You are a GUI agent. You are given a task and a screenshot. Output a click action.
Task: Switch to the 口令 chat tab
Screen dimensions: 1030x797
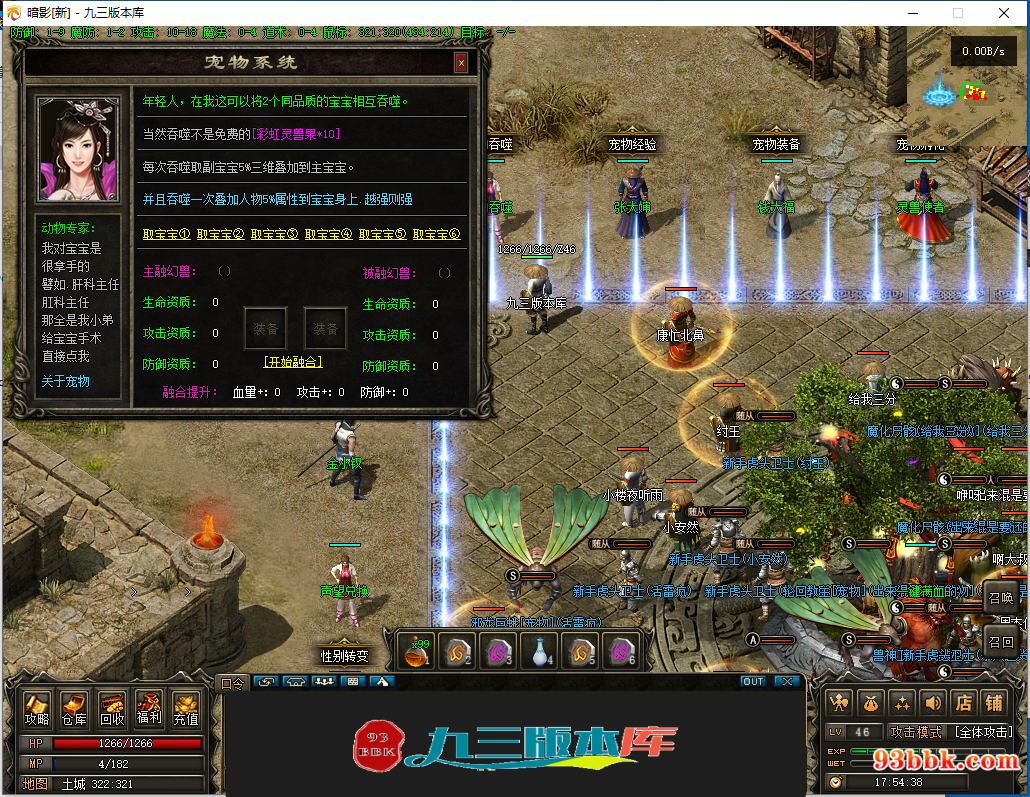232,683
